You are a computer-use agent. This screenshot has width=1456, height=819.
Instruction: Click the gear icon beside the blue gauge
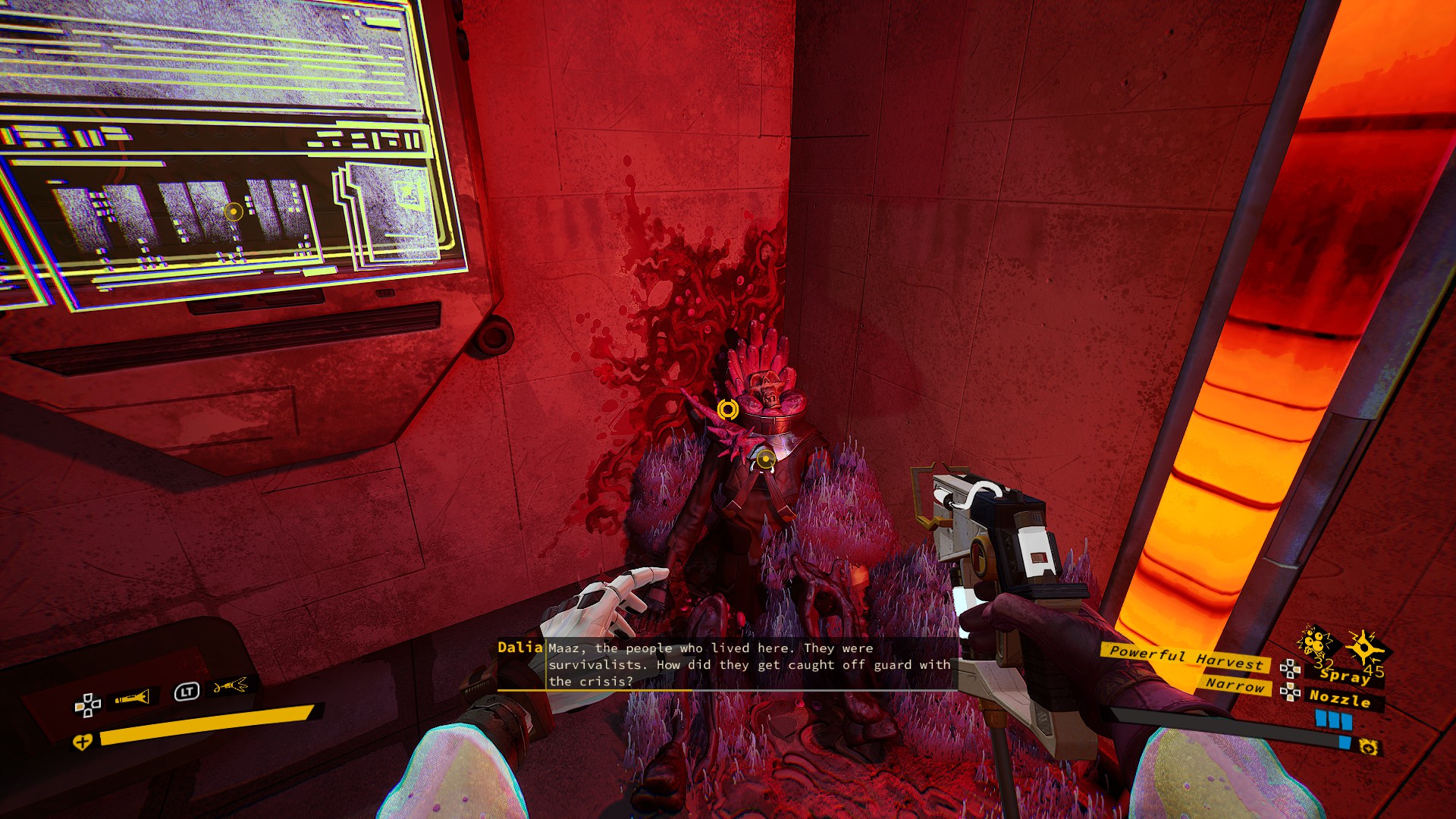[1368, 748]
